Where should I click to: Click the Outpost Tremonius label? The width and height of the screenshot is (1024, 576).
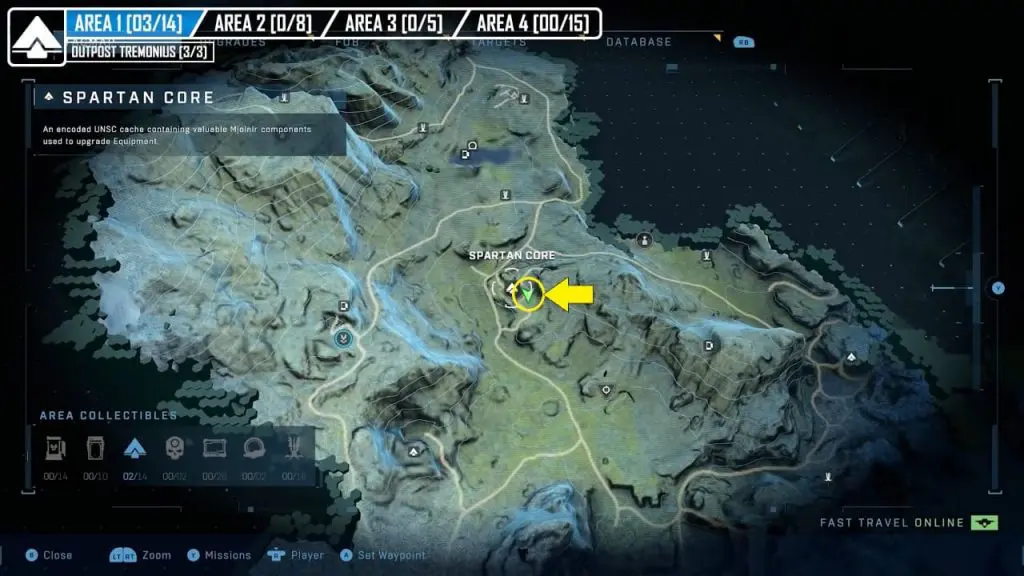coord(139,51)
